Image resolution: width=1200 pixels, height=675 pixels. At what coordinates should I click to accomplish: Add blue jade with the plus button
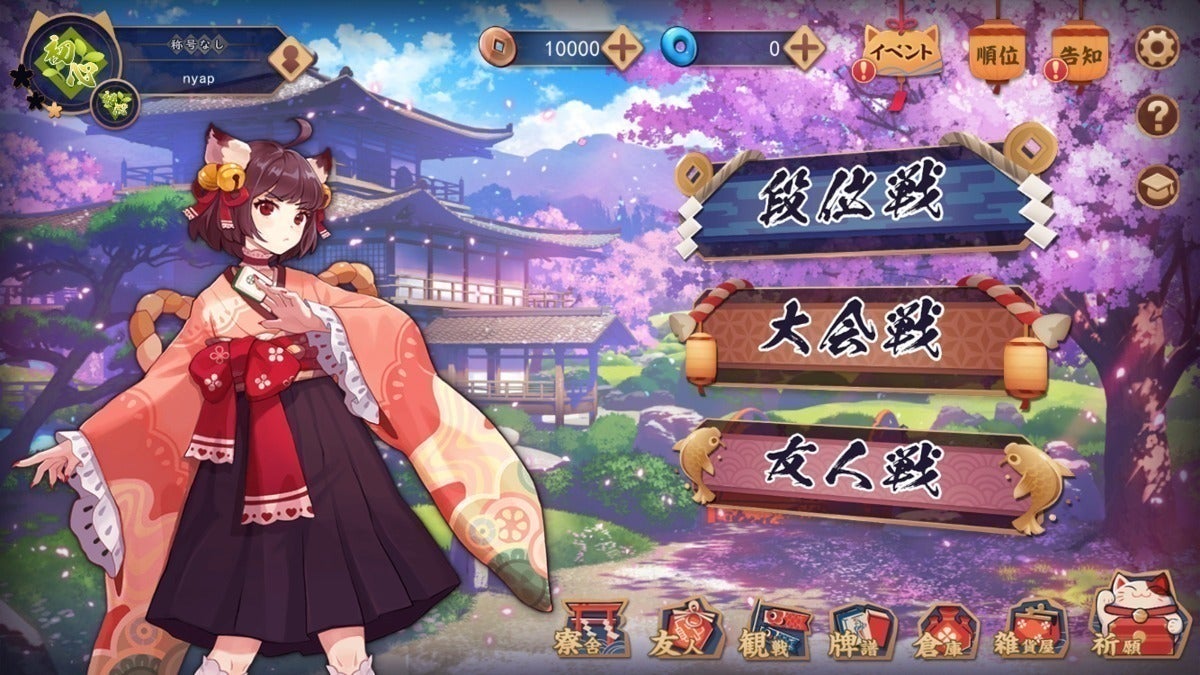(804, 47)
